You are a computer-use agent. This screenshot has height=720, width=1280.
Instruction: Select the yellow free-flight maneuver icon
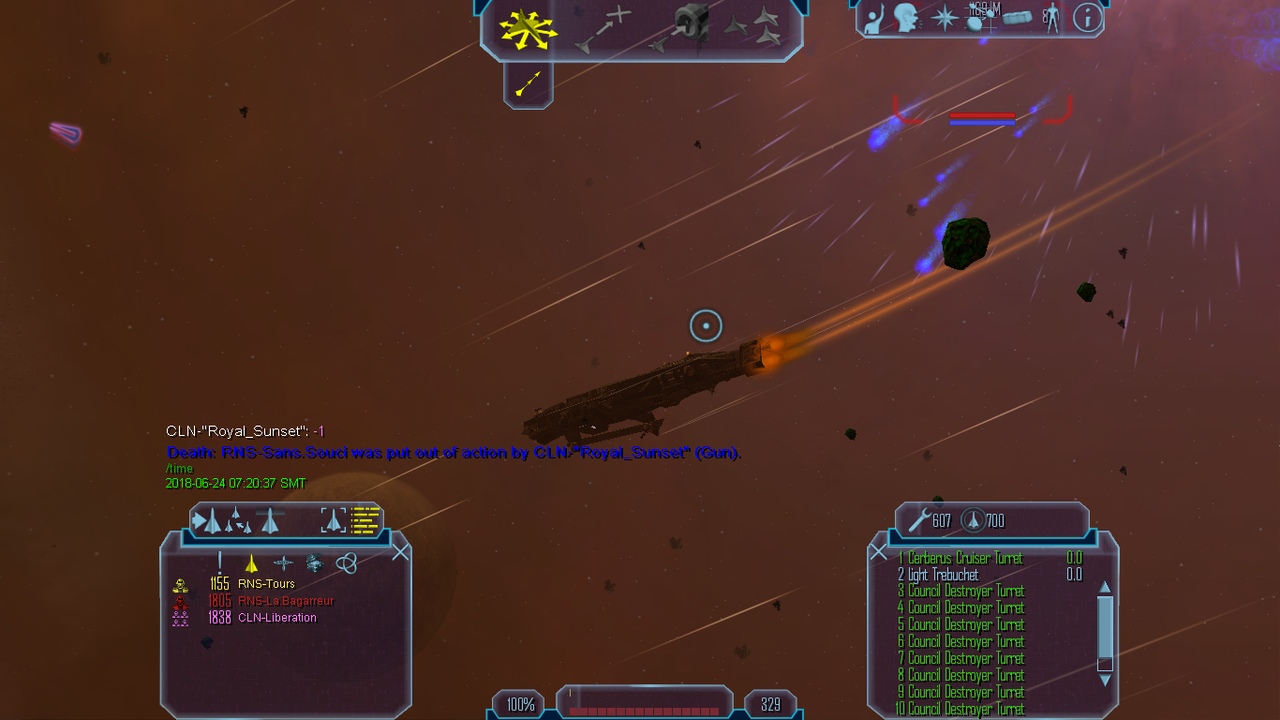click(x=528, y=30)
